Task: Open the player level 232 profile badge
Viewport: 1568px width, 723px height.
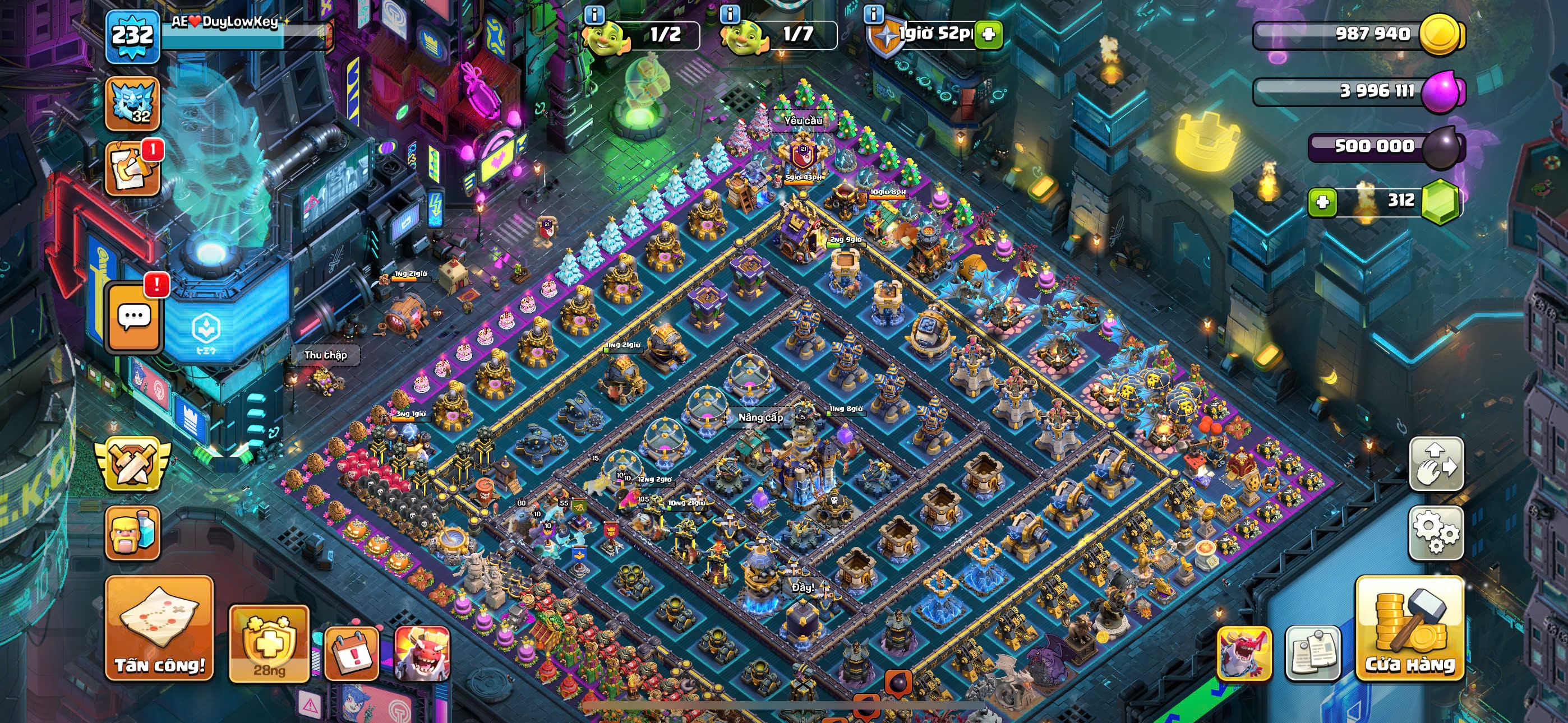Action: [x=133, y=35]
